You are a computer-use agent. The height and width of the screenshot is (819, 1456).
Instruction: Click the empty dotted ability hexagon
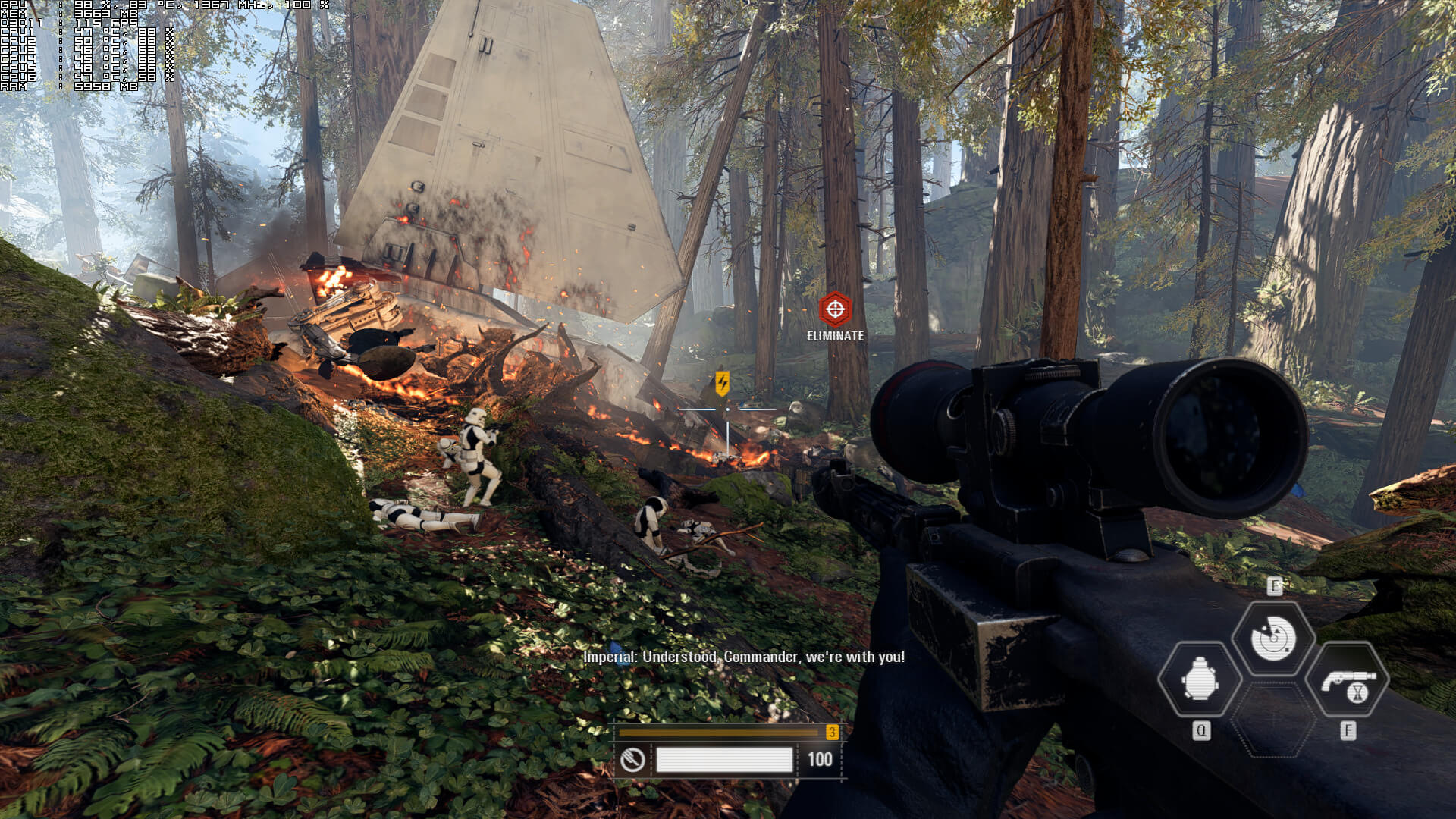pos(1273,719)
